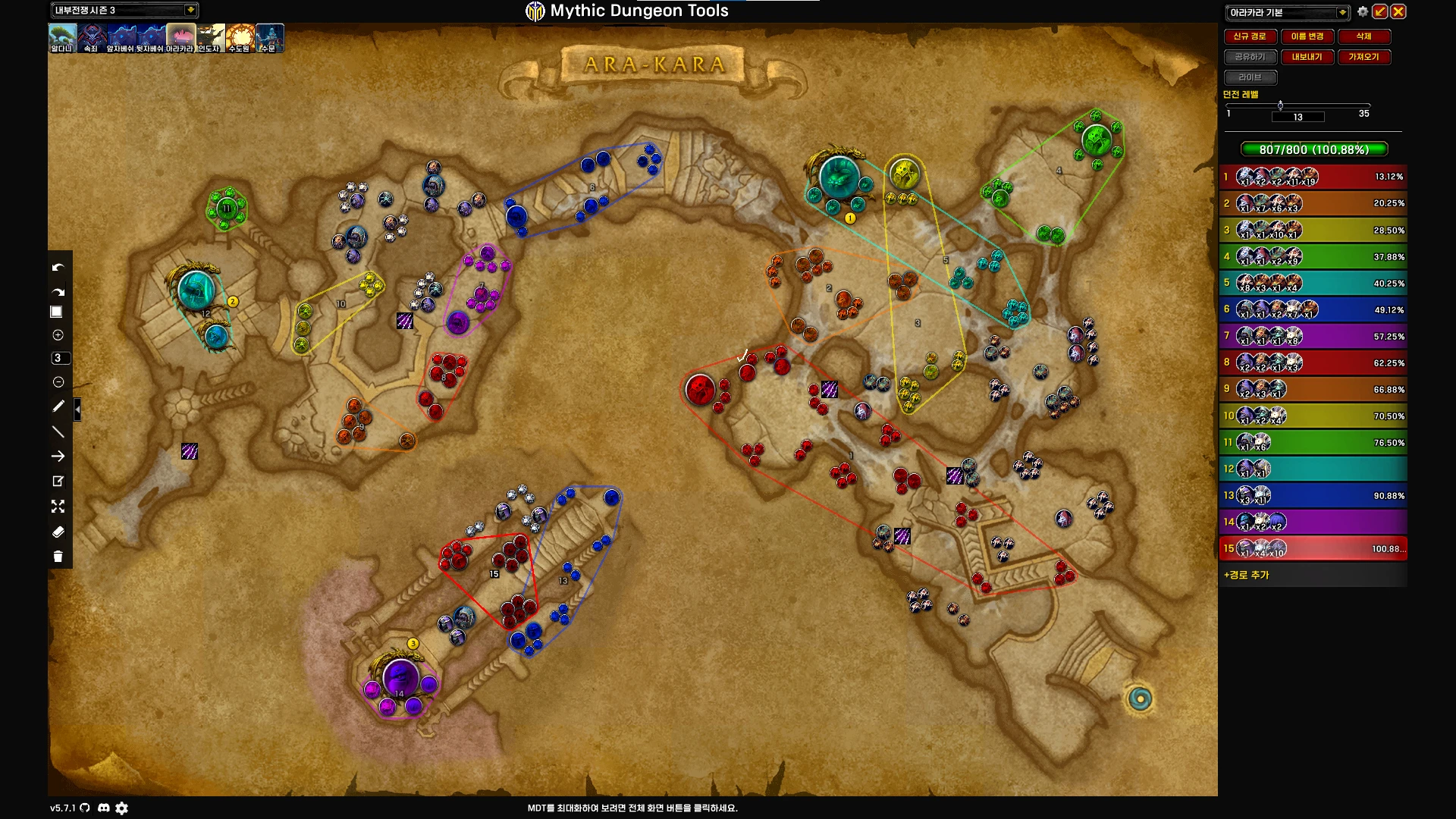
Task: Add a new pull with +경로 추가
Action: [1247, 575]
